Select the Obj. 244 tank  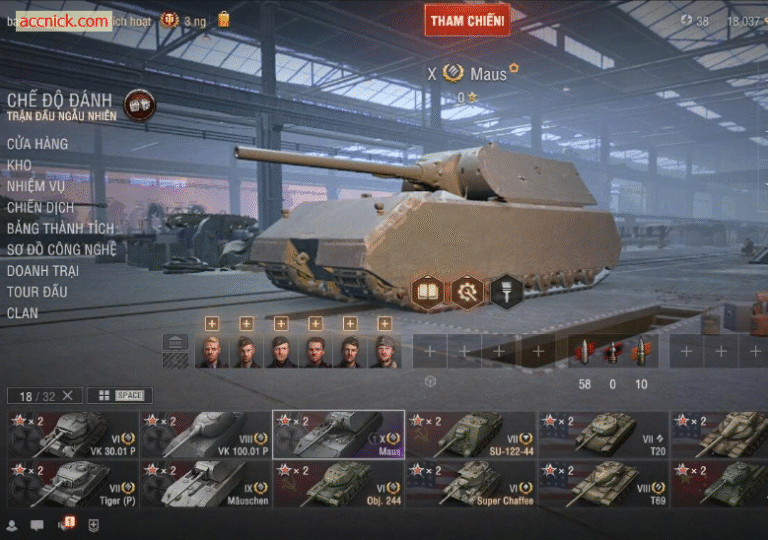click(x=337, y=483)
